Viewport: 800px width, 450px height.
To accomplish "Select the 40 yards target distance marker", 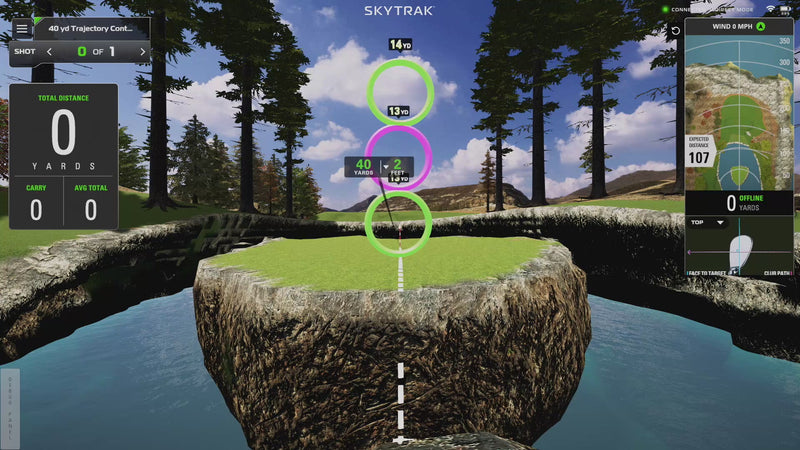I will click(x=363, y=167).
